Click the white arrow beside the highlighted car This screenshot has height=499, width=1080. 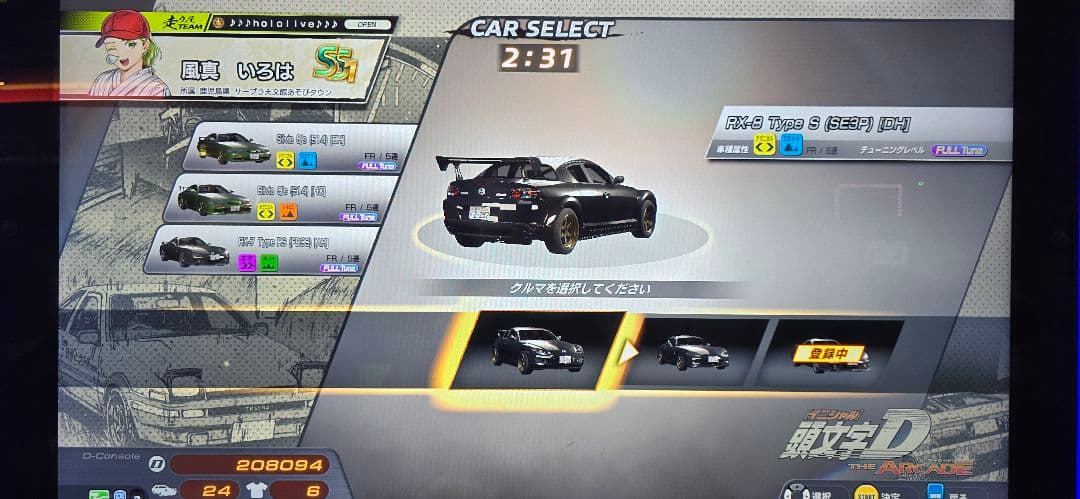[x=628, y=352]
